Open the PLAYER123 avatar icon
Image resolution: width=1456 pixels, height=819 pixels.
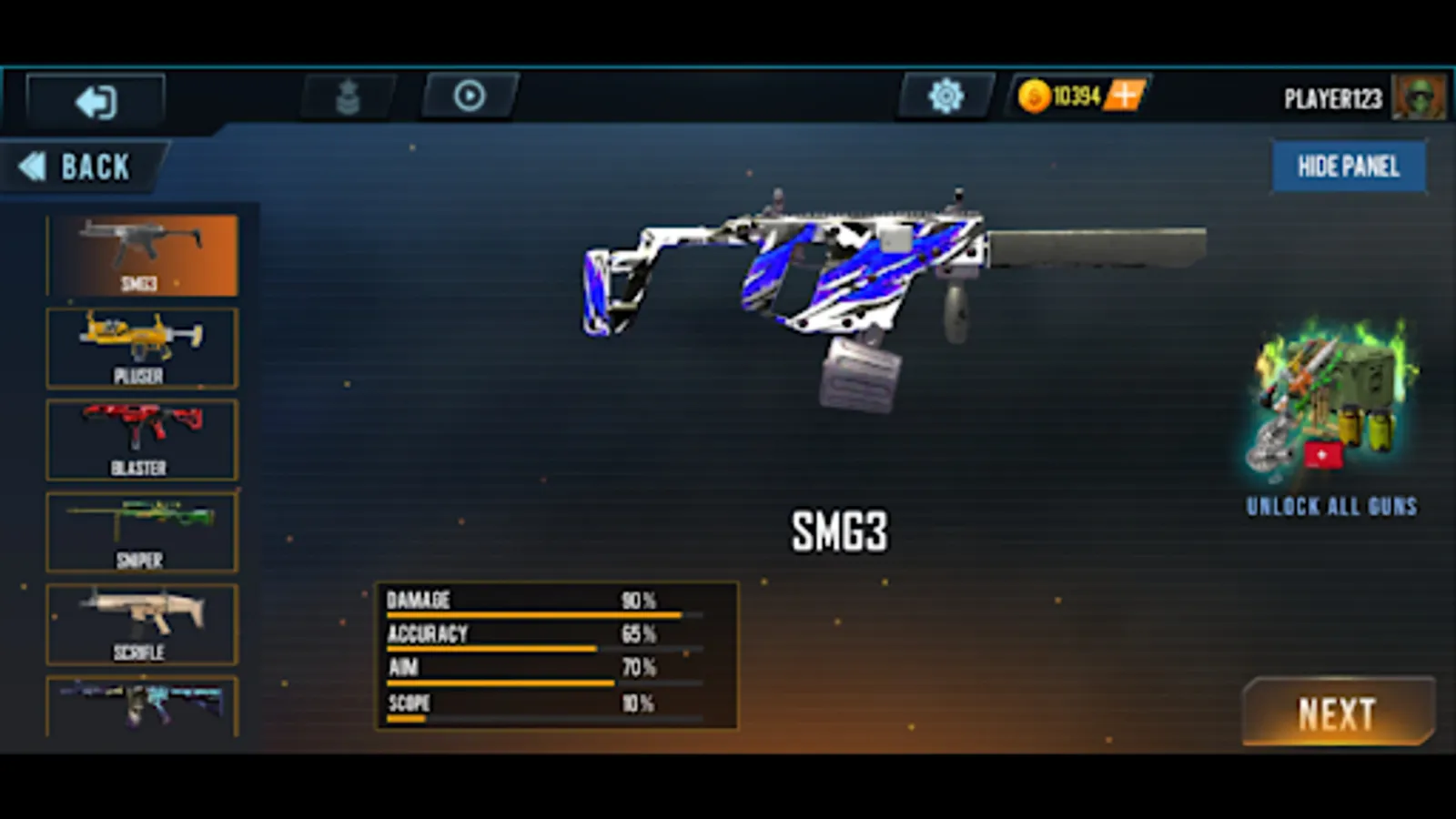1420,97
